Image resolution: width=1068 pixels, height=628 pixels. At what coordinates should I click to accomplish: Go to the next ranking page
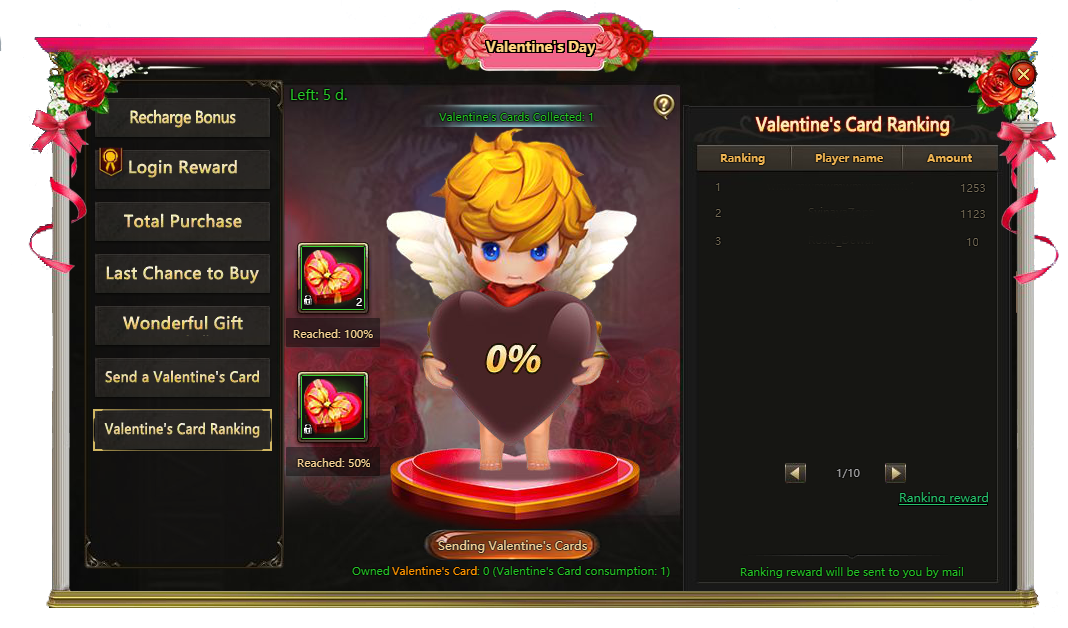click(895, 473)
